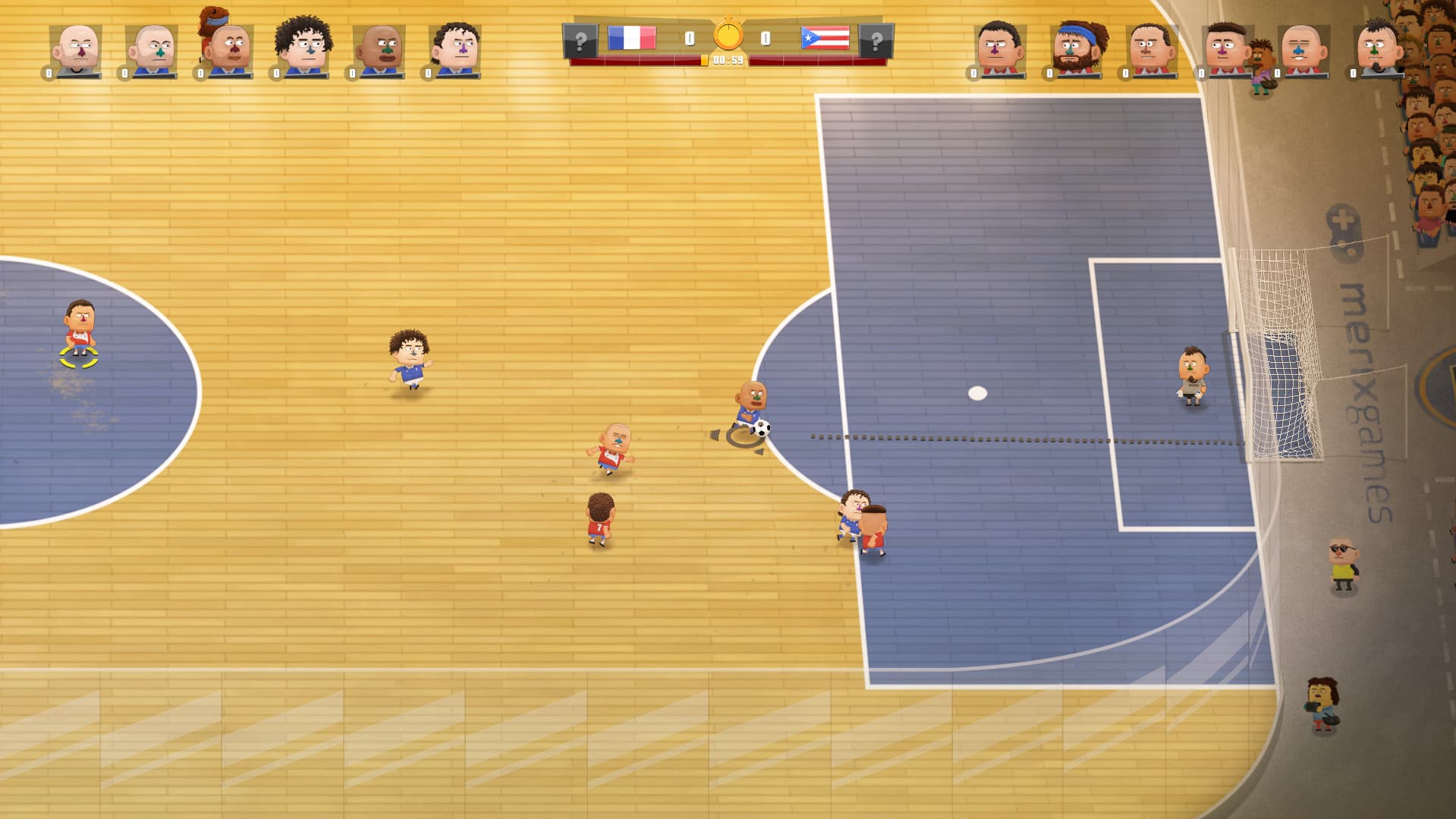Image resolution: width=1456 pixels, height=819 pixels.
Task: Open the left mystery question-mark power-up box
Action: 582,39
